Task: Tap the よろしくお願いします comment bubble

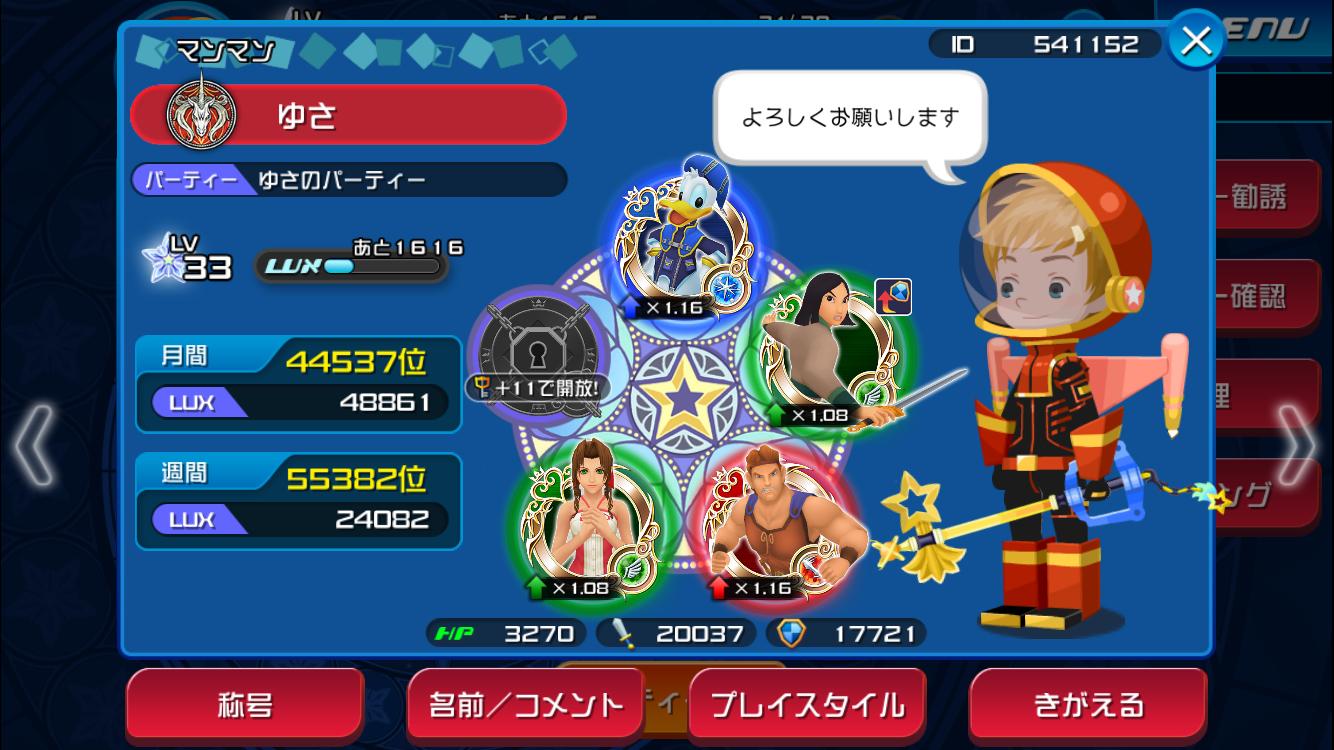Action: pos(850,118)
